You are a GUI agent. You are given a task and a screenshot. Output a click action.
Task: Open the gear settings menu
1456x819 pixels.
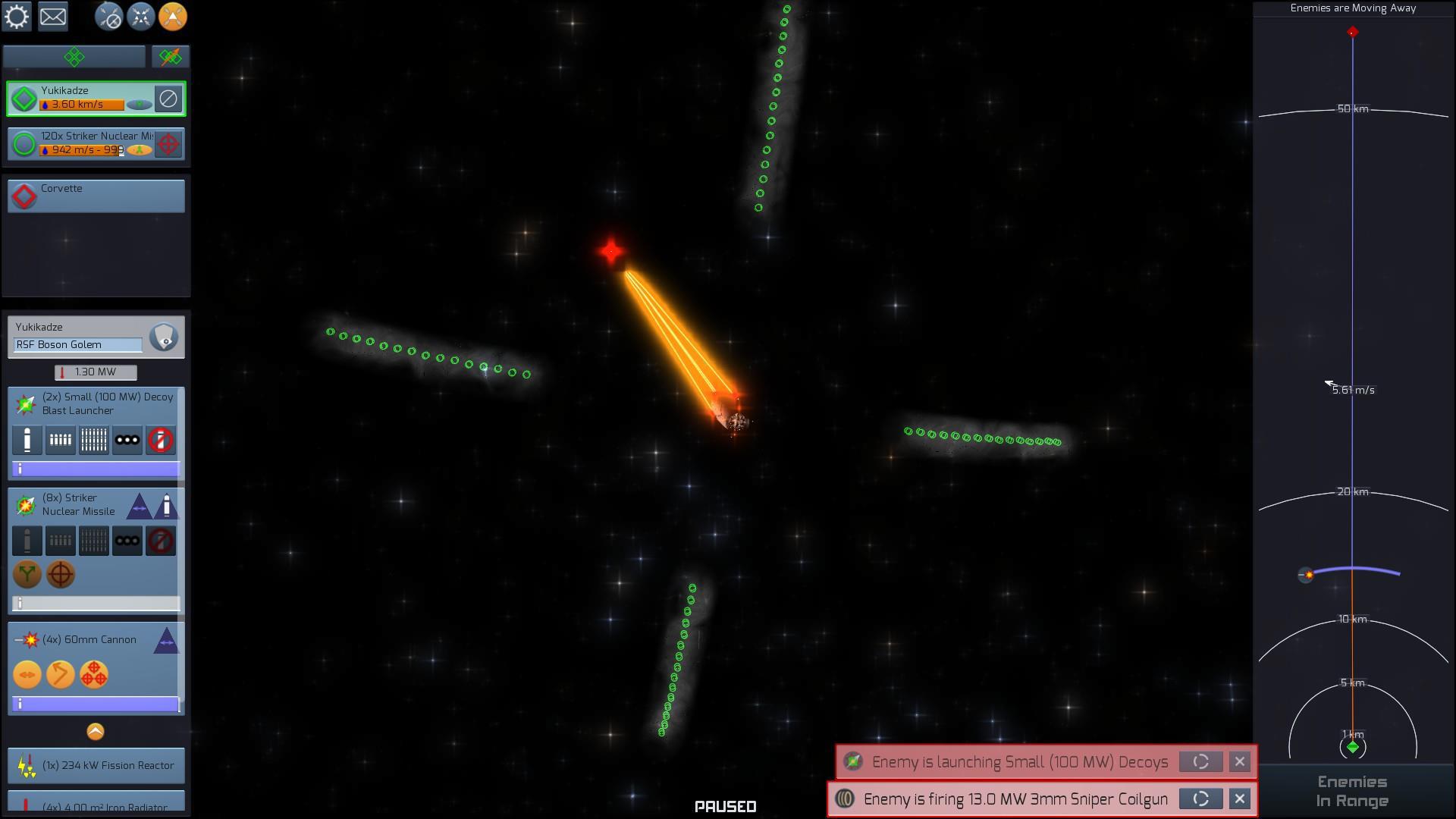click(17, 17)
